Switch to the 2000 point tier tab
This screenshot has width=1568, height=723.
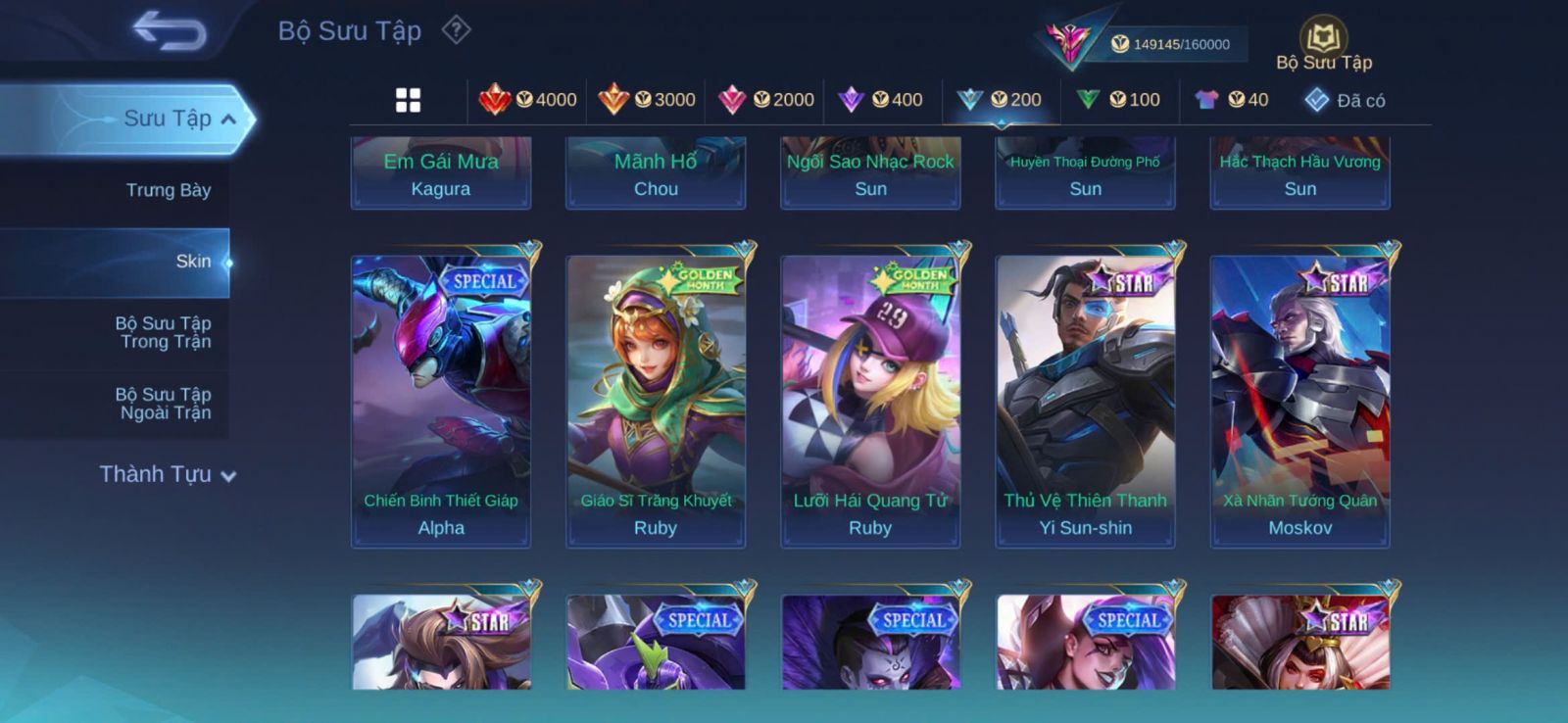tap(766, 100)
